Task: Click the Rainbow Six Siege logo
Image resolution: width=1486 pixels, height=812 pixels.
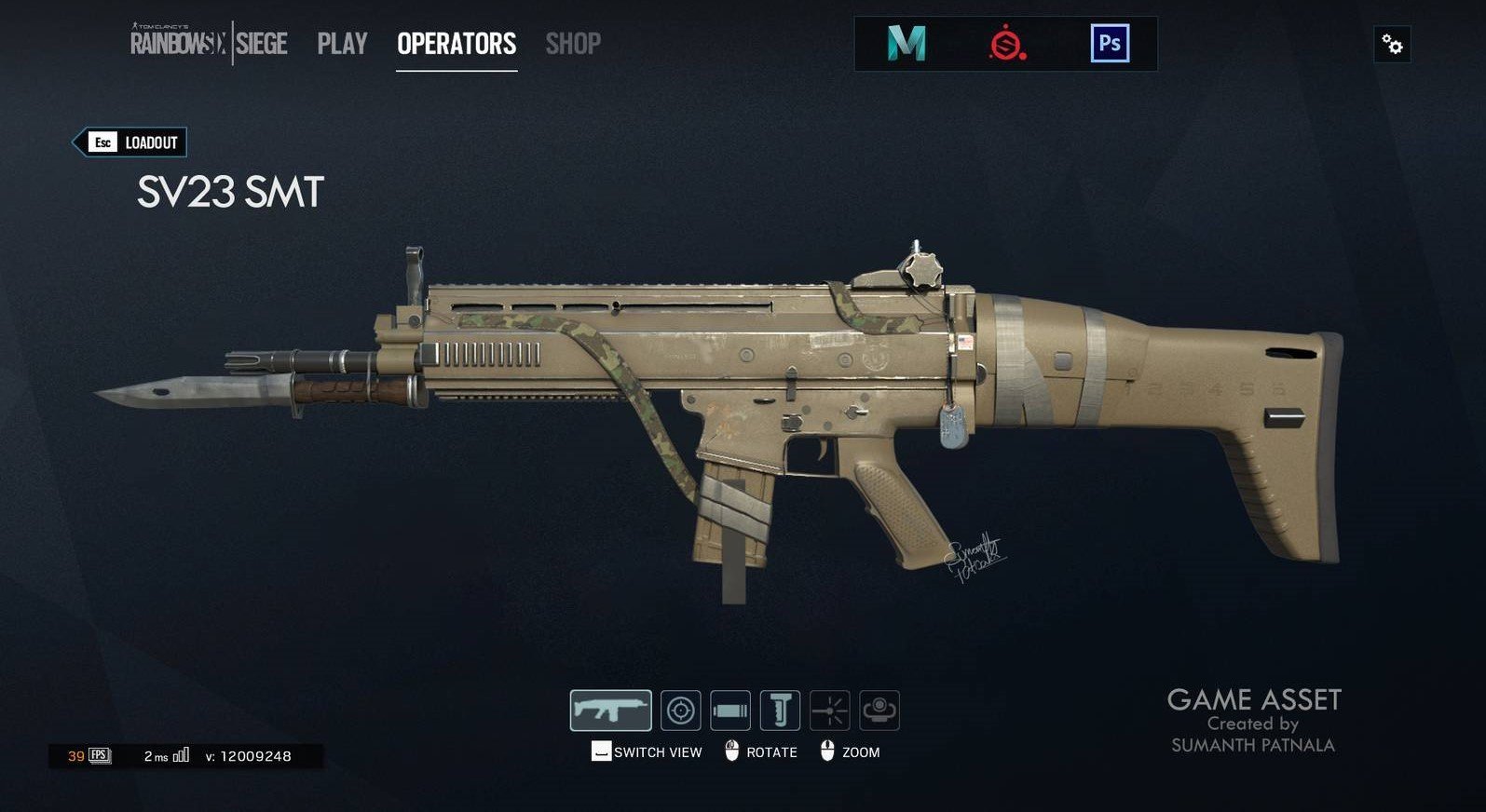Action: (209, 44)
